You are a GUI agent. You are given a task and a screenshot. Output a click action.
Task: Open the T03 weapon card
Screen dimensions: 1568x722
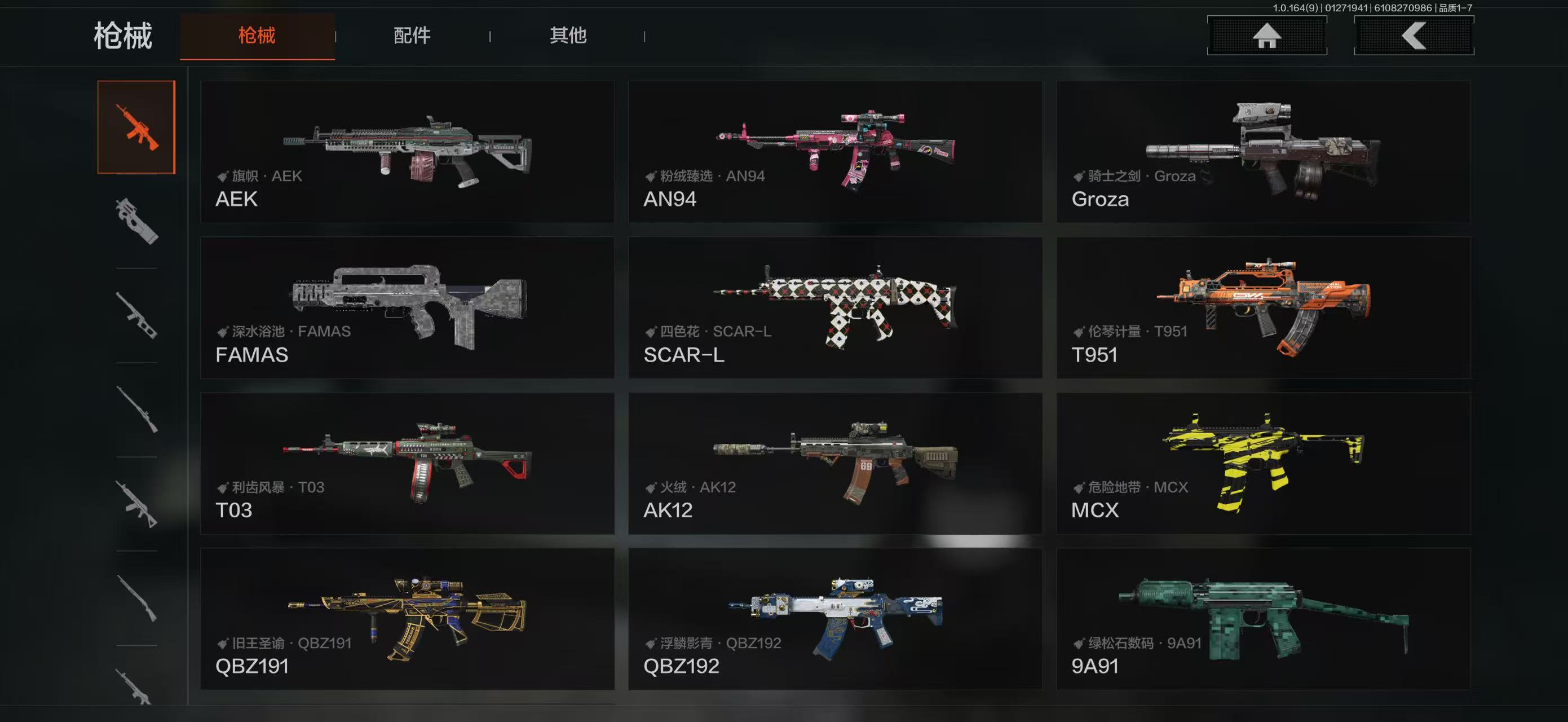[407, 463]
